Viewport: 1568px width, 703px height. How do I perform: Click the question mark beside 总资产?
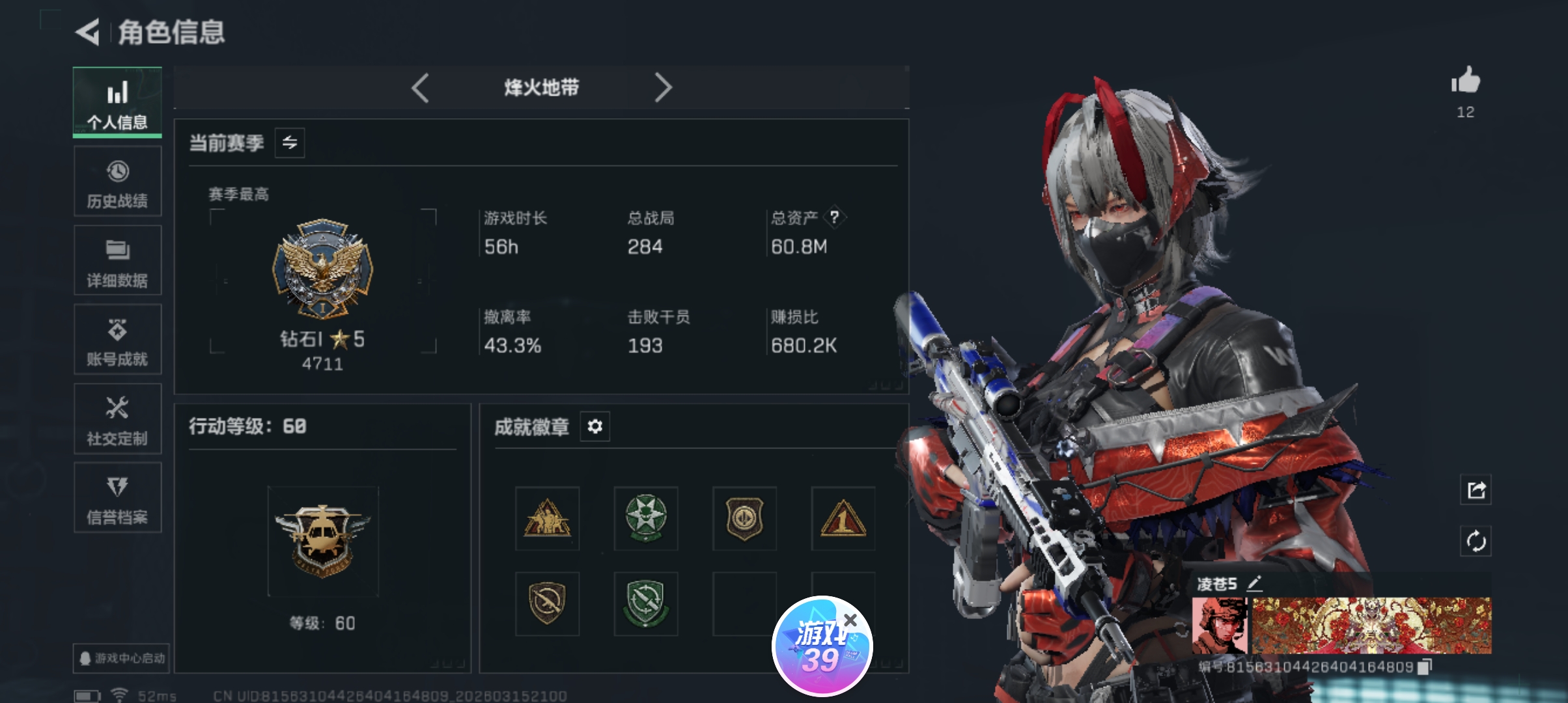tap(833, 217)
